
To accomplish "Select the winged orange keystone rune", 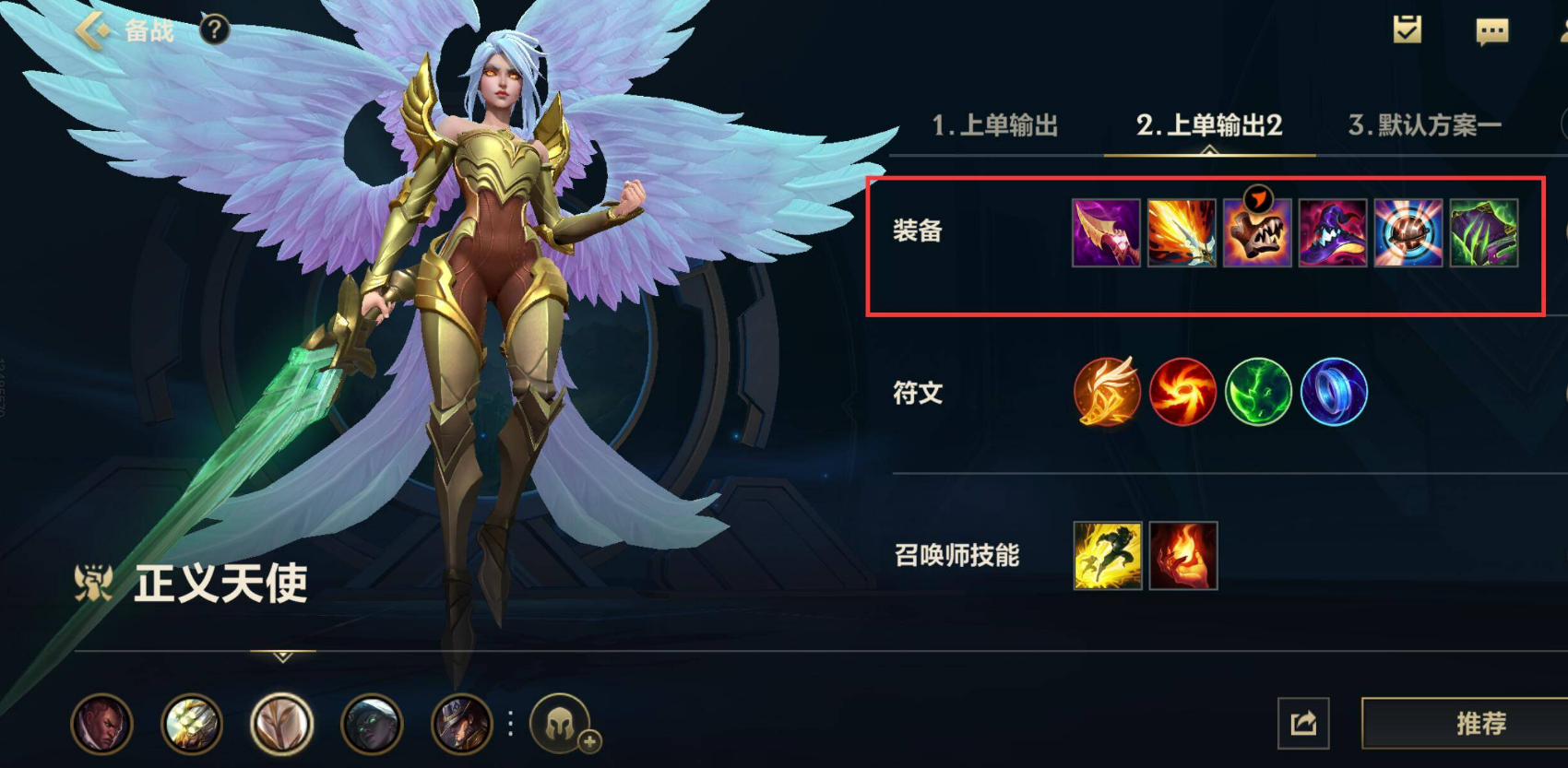I will [x=1106, y=391].
